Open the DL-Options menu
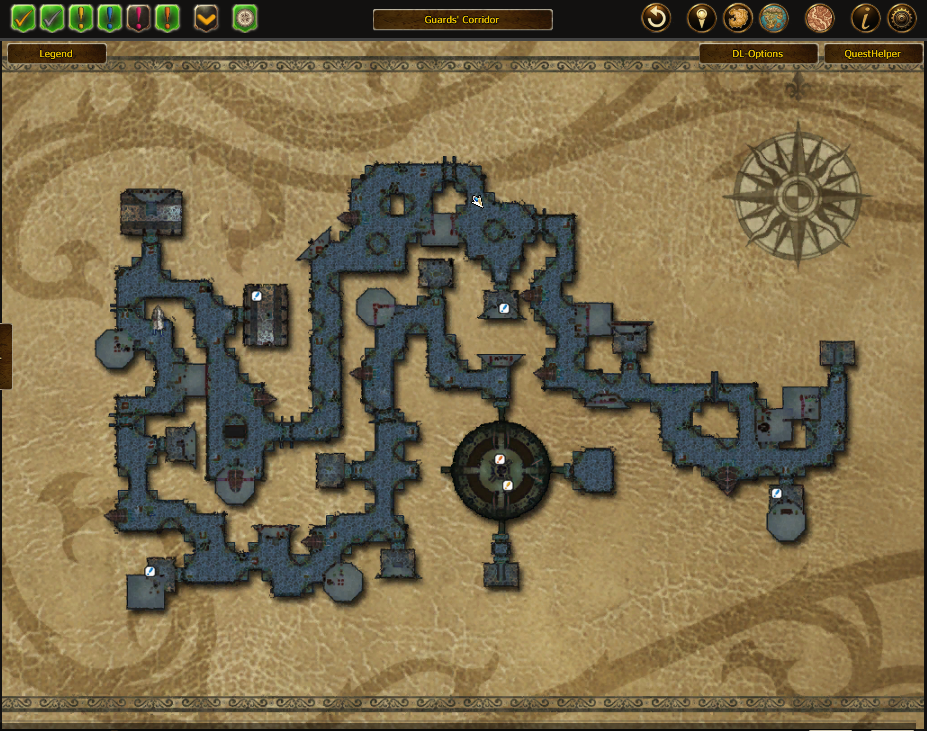Image resolution: width=927 pixels, height=731 pixels. tap(757, 54)
